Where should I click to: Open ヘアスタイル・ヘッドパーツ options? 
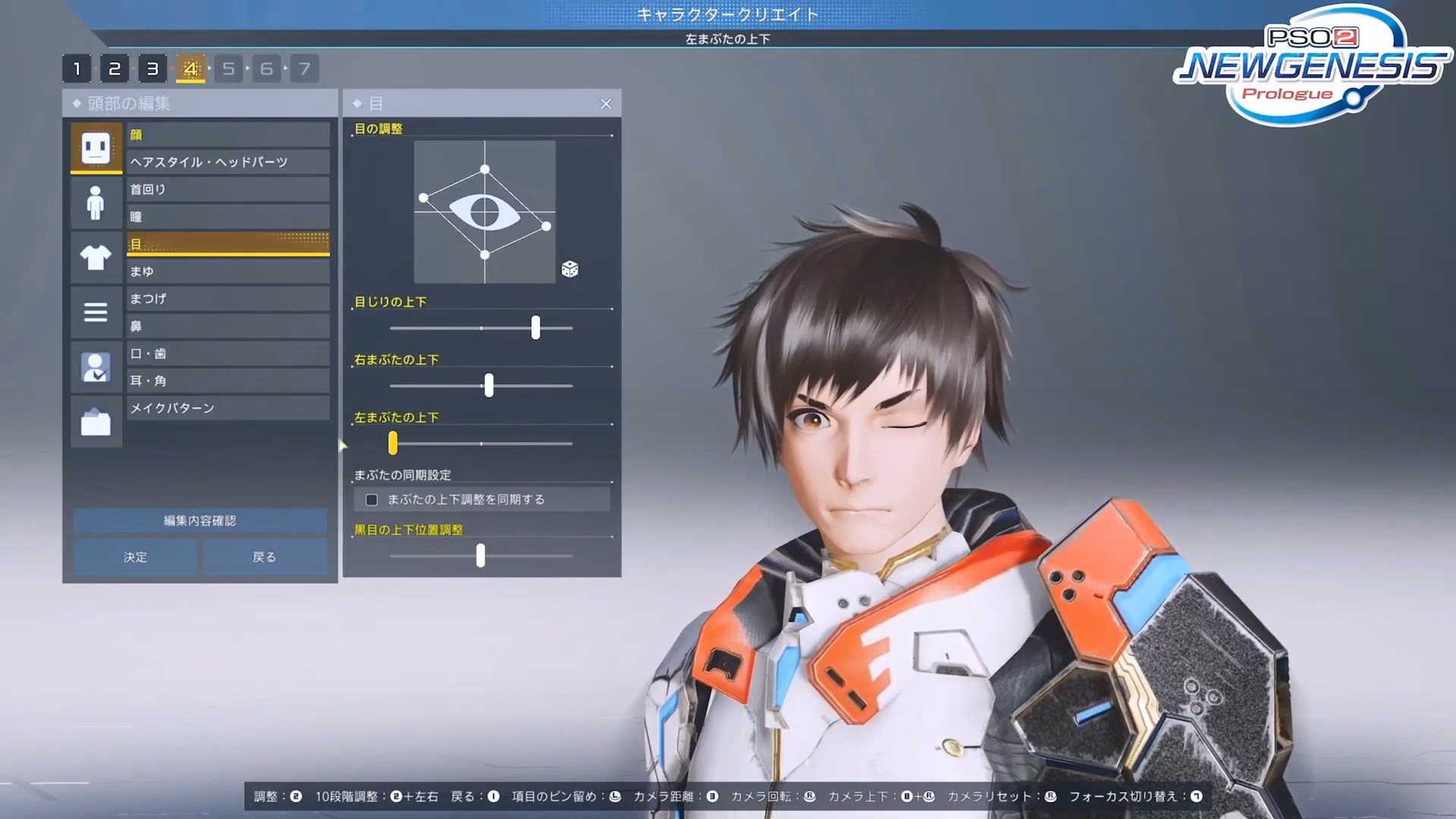[227, 162]
